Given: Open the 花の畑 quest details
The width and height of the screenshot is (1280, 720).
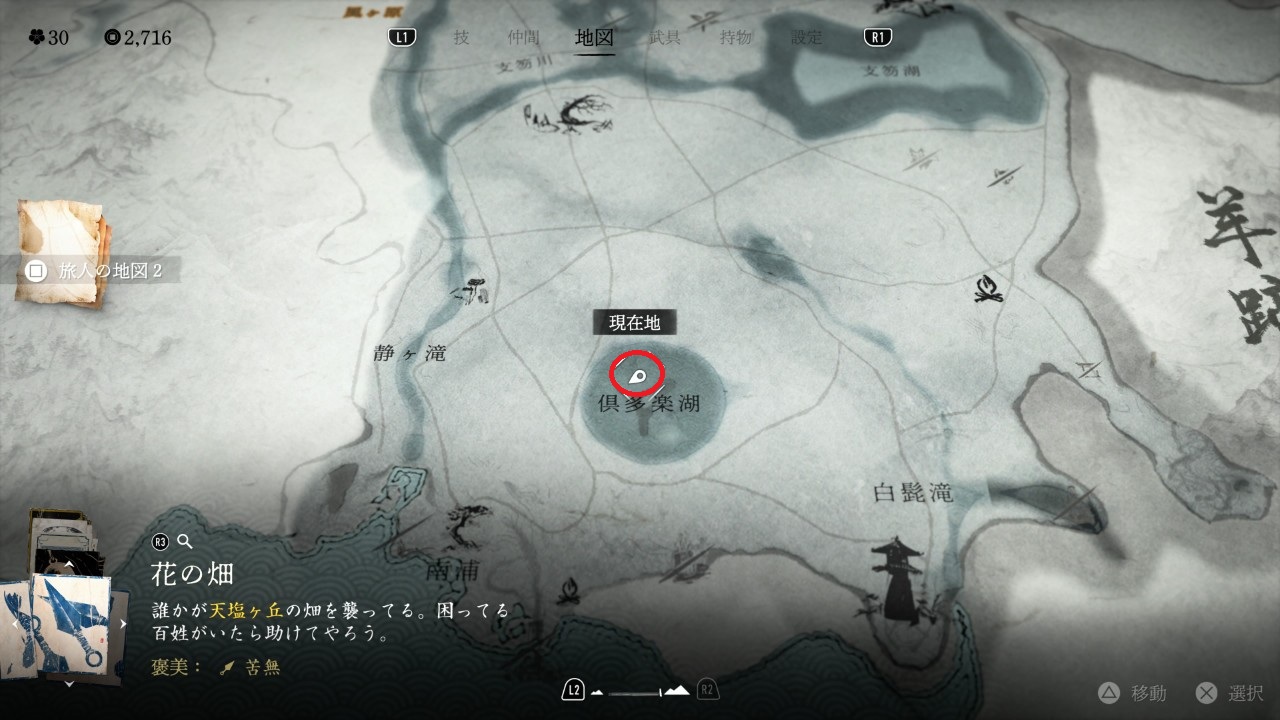Looking at the screenshot, I should (193, 574).
